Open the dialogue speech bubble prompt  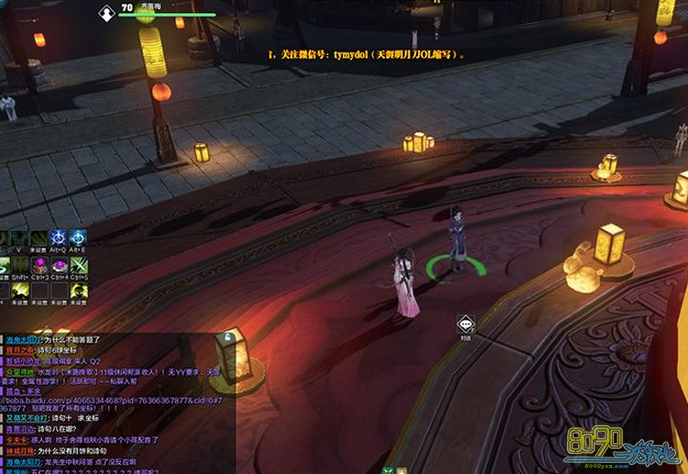465,323
